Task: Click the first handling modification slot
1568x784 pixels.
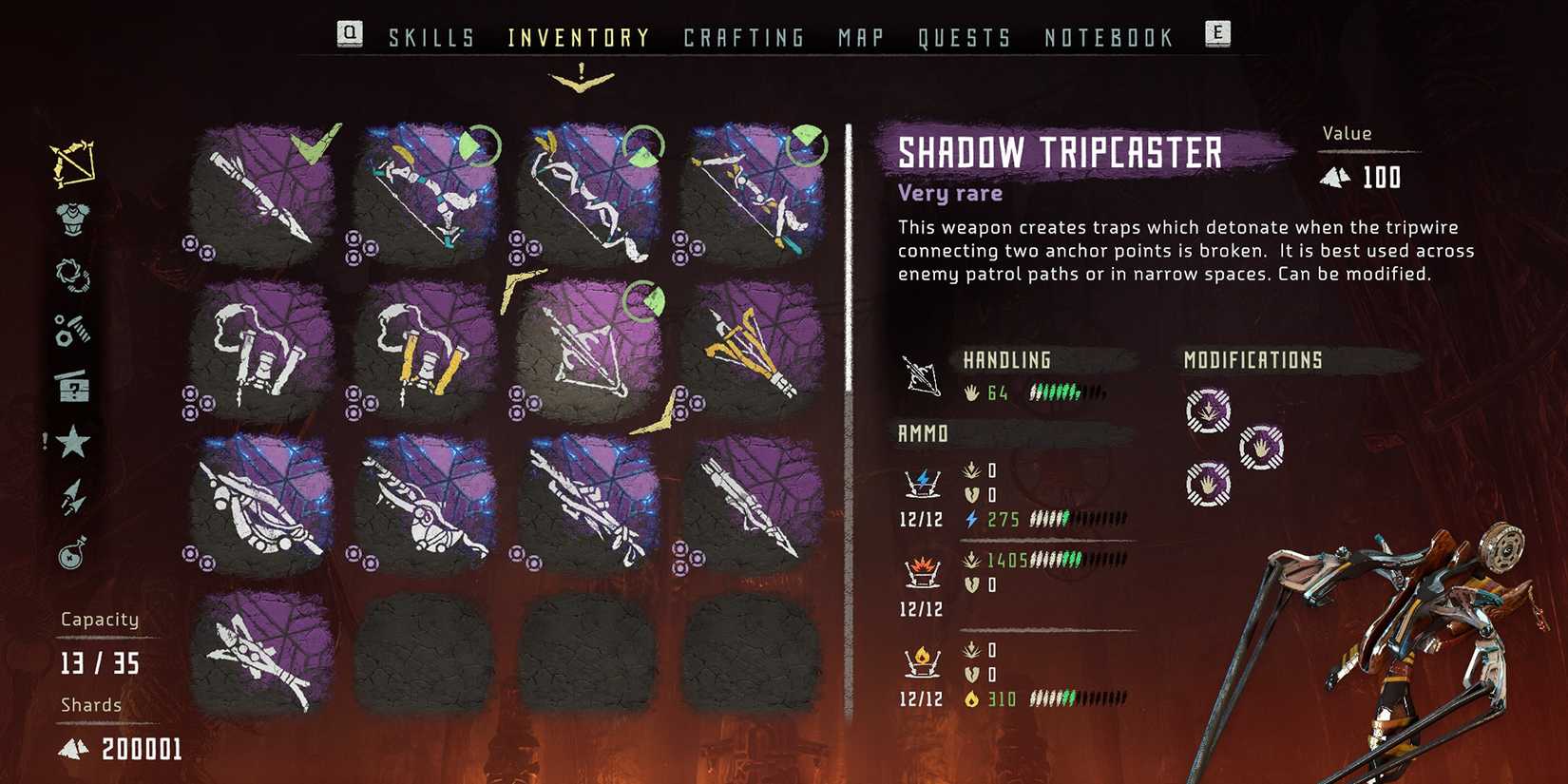Action: click(1261, 448)
